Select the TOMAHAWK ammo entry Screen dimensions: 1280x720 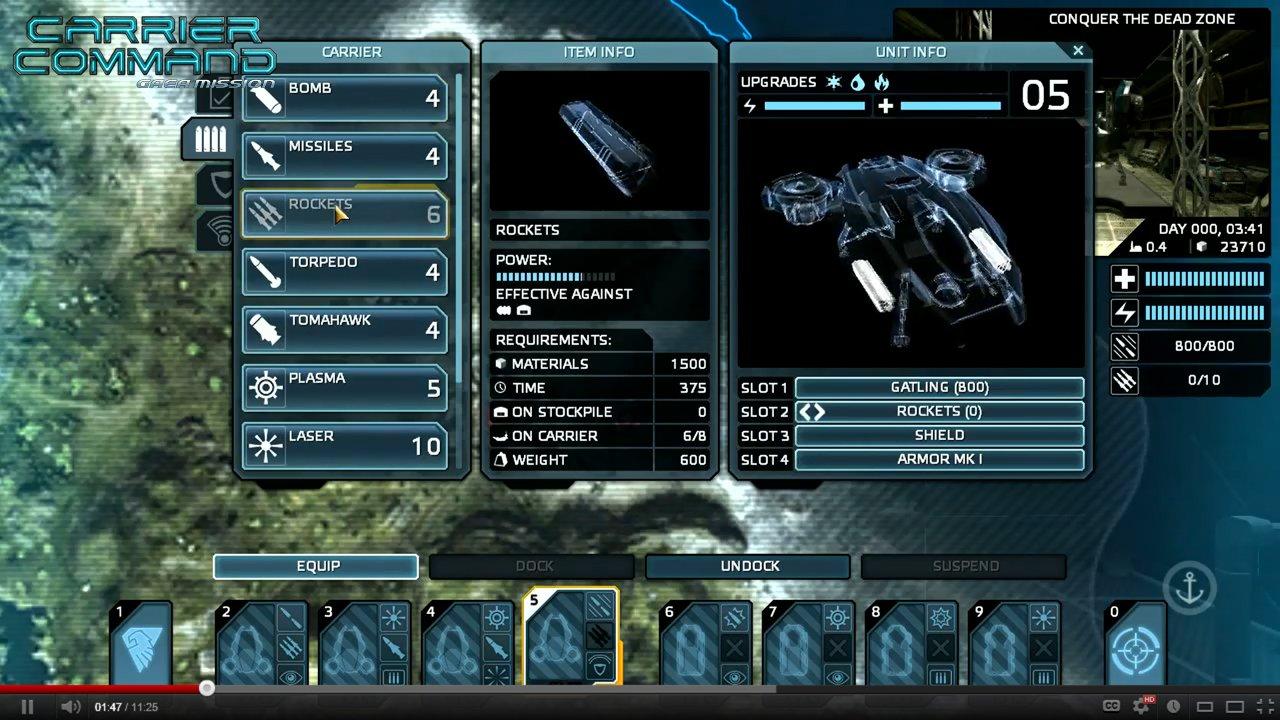coord(344,329)
